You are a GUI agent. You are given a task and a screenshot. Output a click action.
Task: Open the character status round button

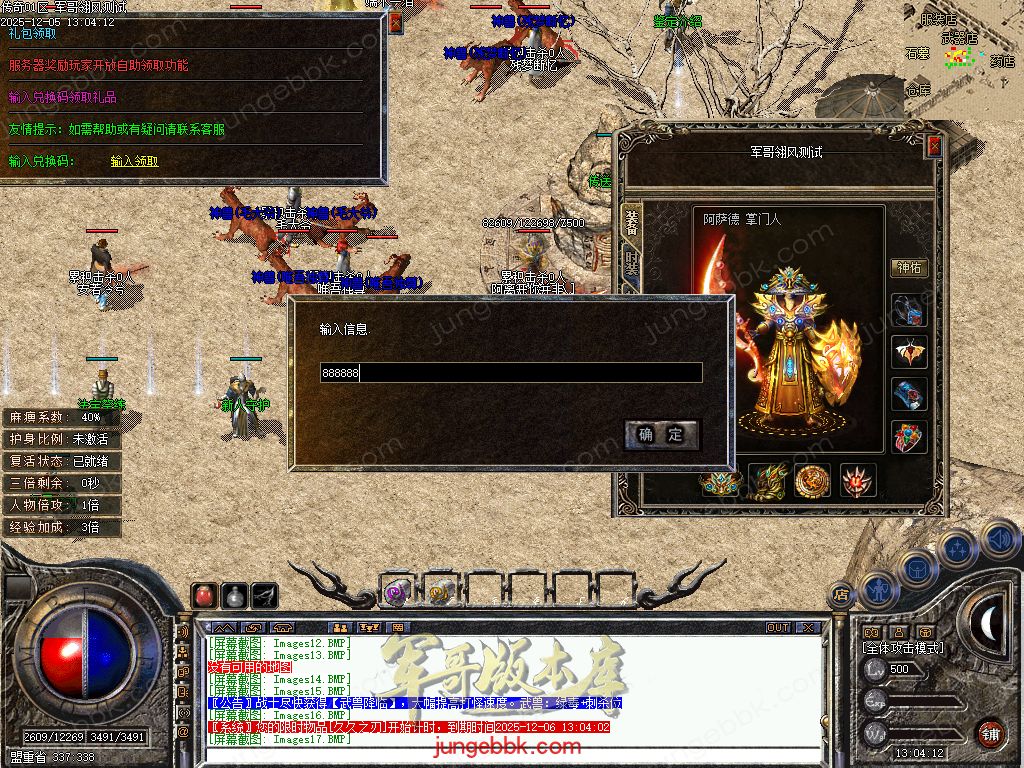877,588
